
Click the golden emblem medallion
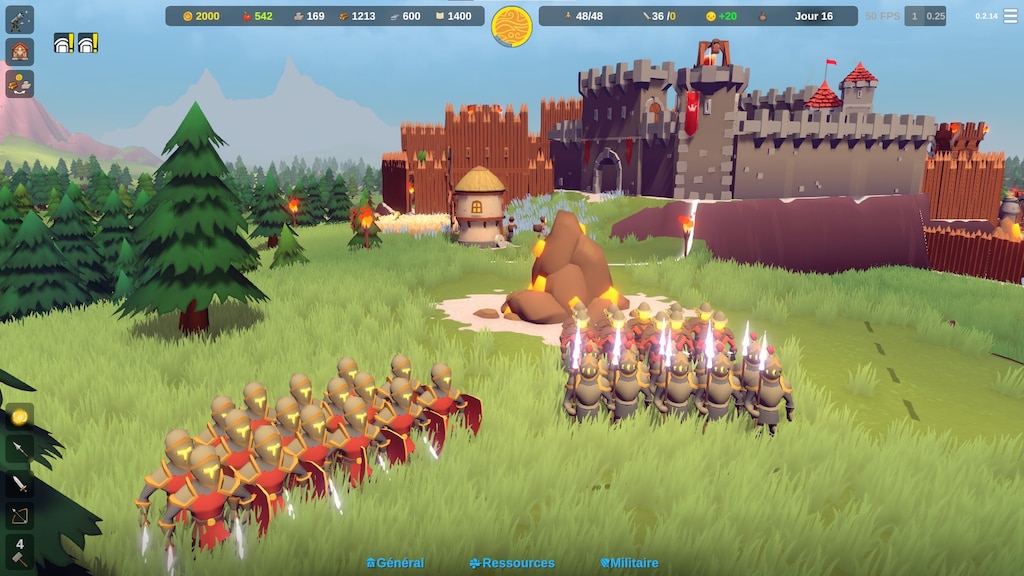coord(512,26)
